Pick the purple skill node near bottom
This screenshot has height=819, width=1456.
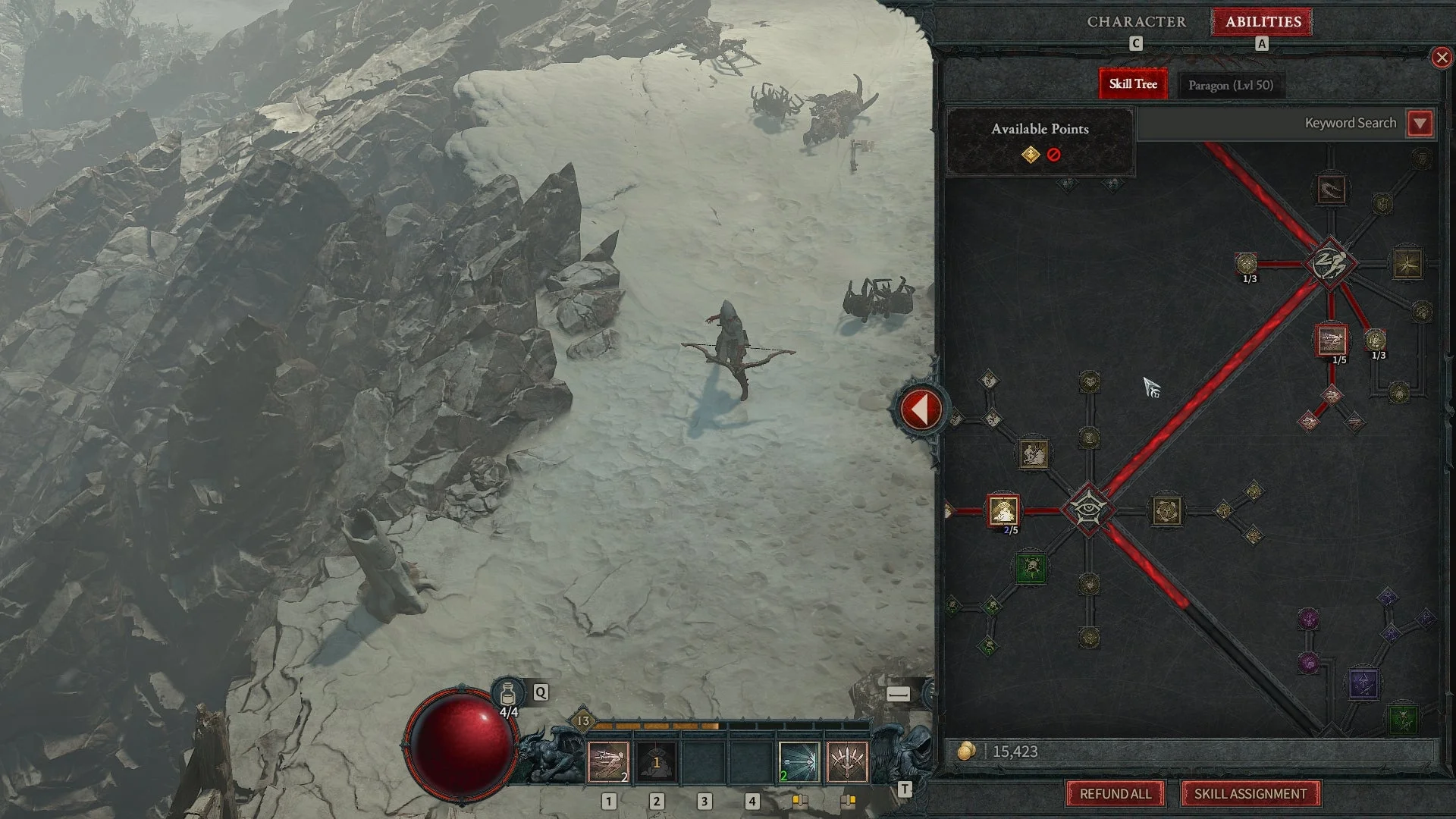click(1363, 684)
